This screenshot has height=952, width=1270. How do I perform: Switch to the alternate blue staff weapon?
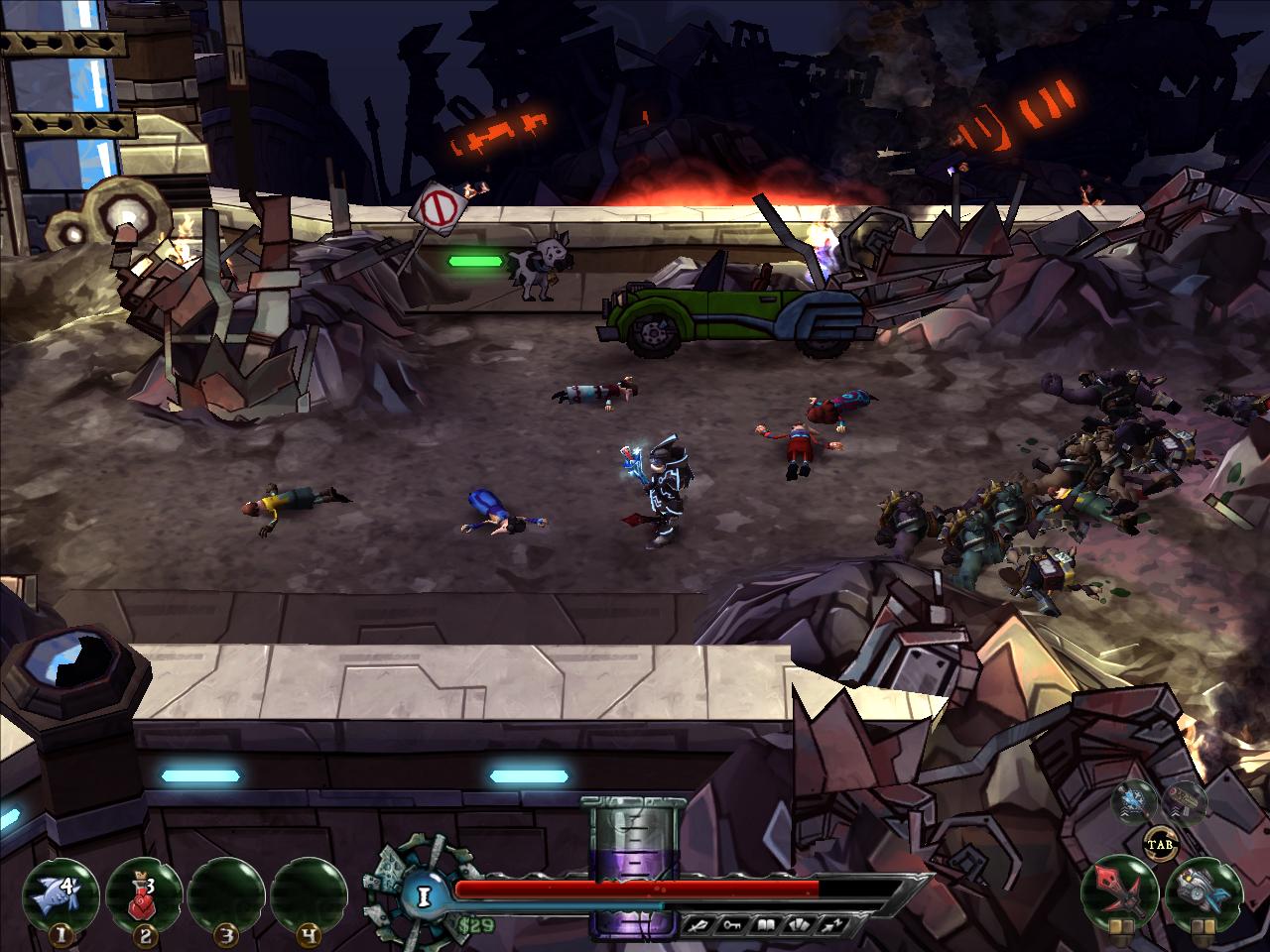[x=1132, y=800]
